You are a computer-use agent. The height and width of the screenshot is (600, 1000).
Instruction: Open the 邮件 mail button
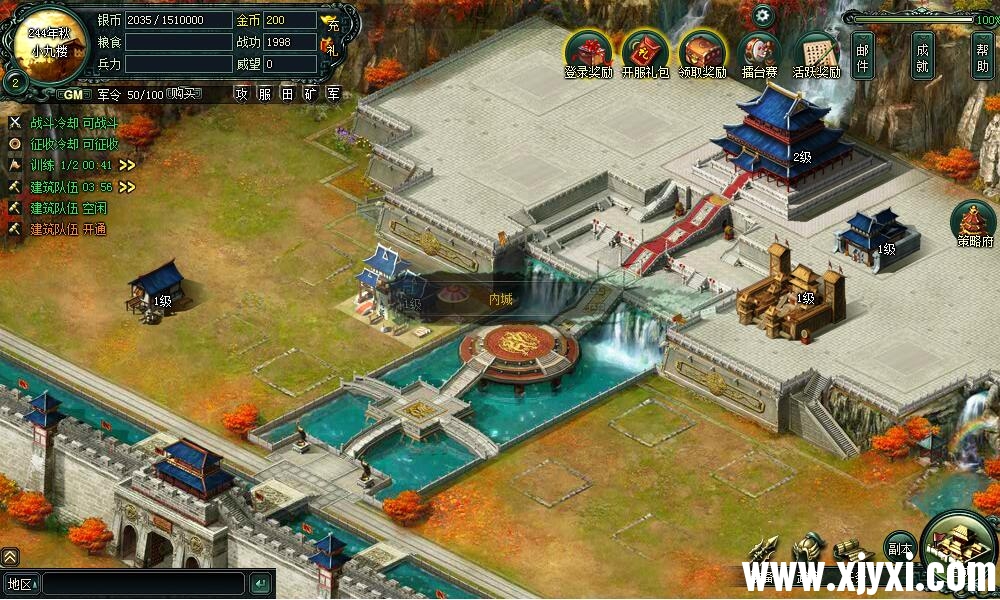(863, 55)
